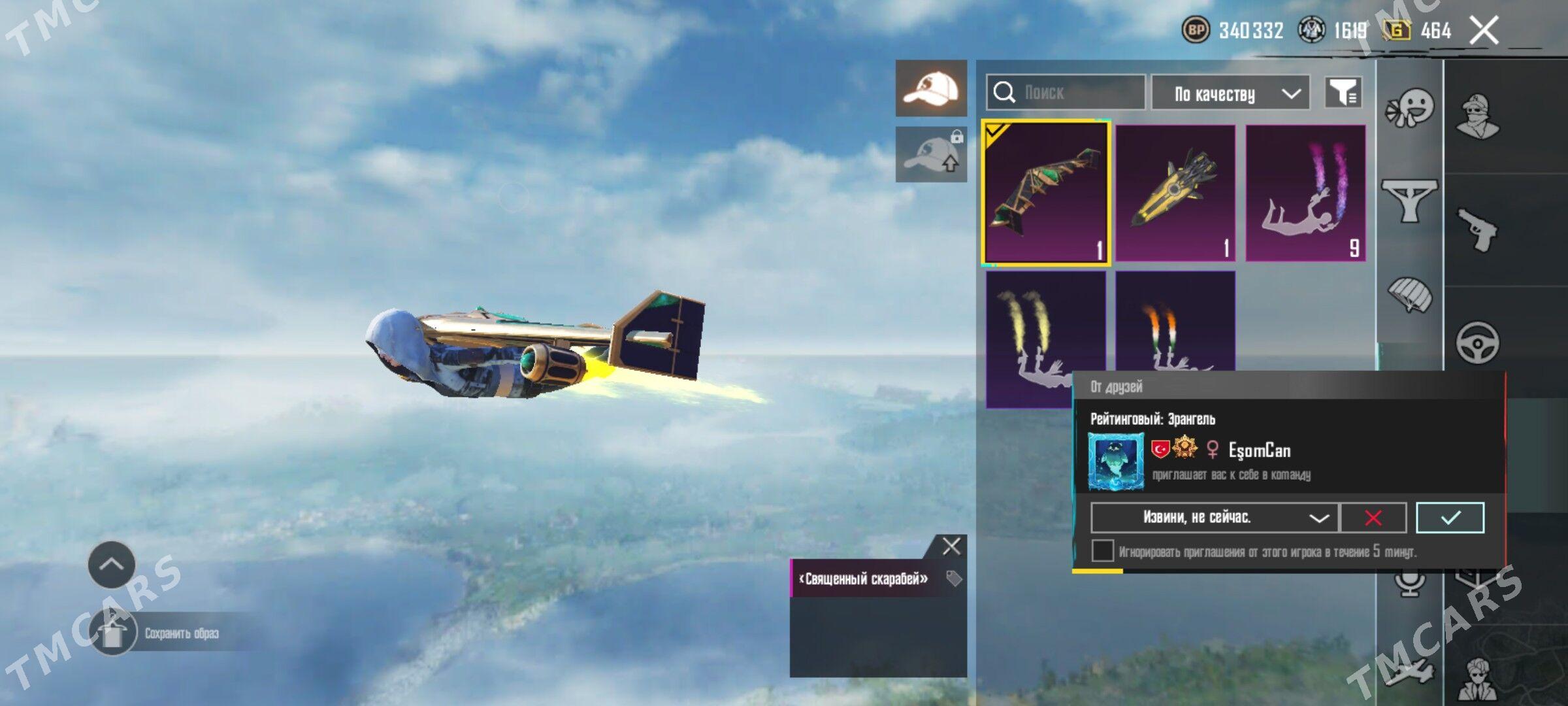Image resolution: width=1568 pixels, height=706 pixels.
Task: Select the yellow rocket glider skin
Action: [x=1175, y=193]
